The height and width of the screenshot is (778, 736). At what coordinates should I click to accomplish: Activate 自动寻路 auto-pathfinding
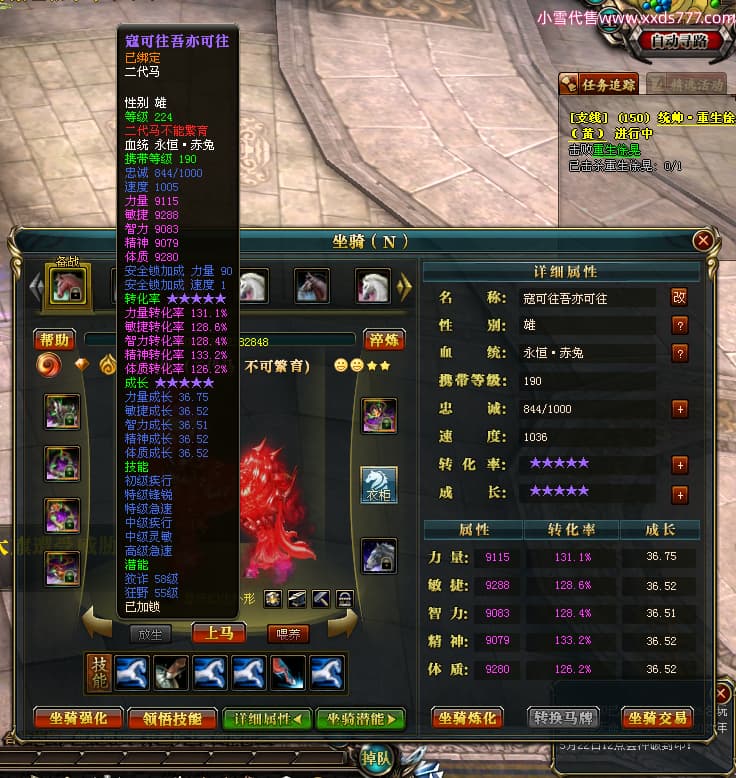coord(678,41)
